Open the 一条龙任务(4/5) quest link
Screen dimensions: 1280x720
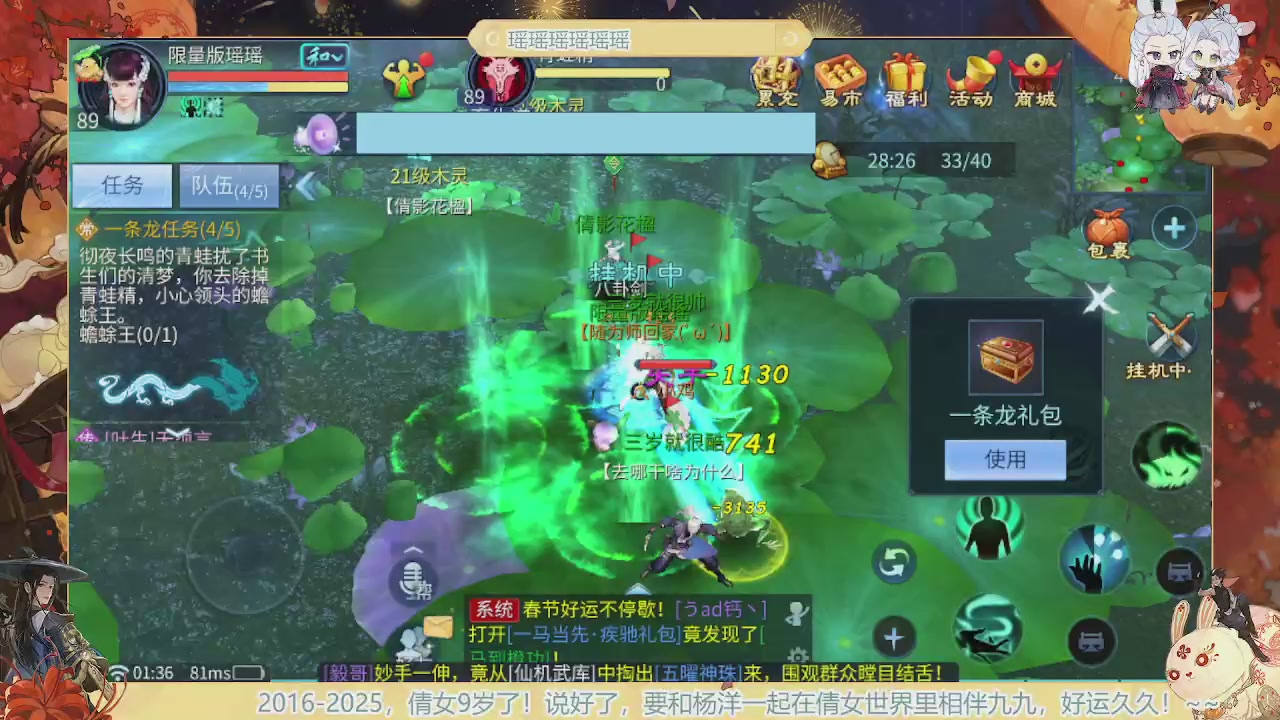pos(168,229)
